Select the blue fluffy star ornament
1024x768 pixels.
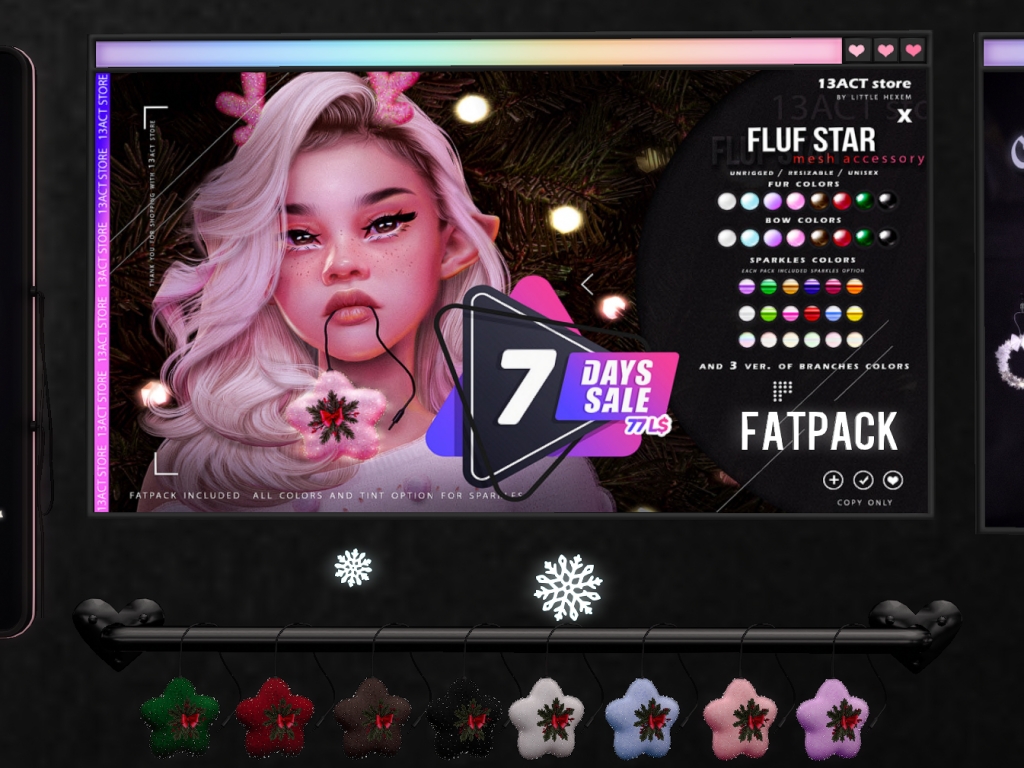coord(642,717)
